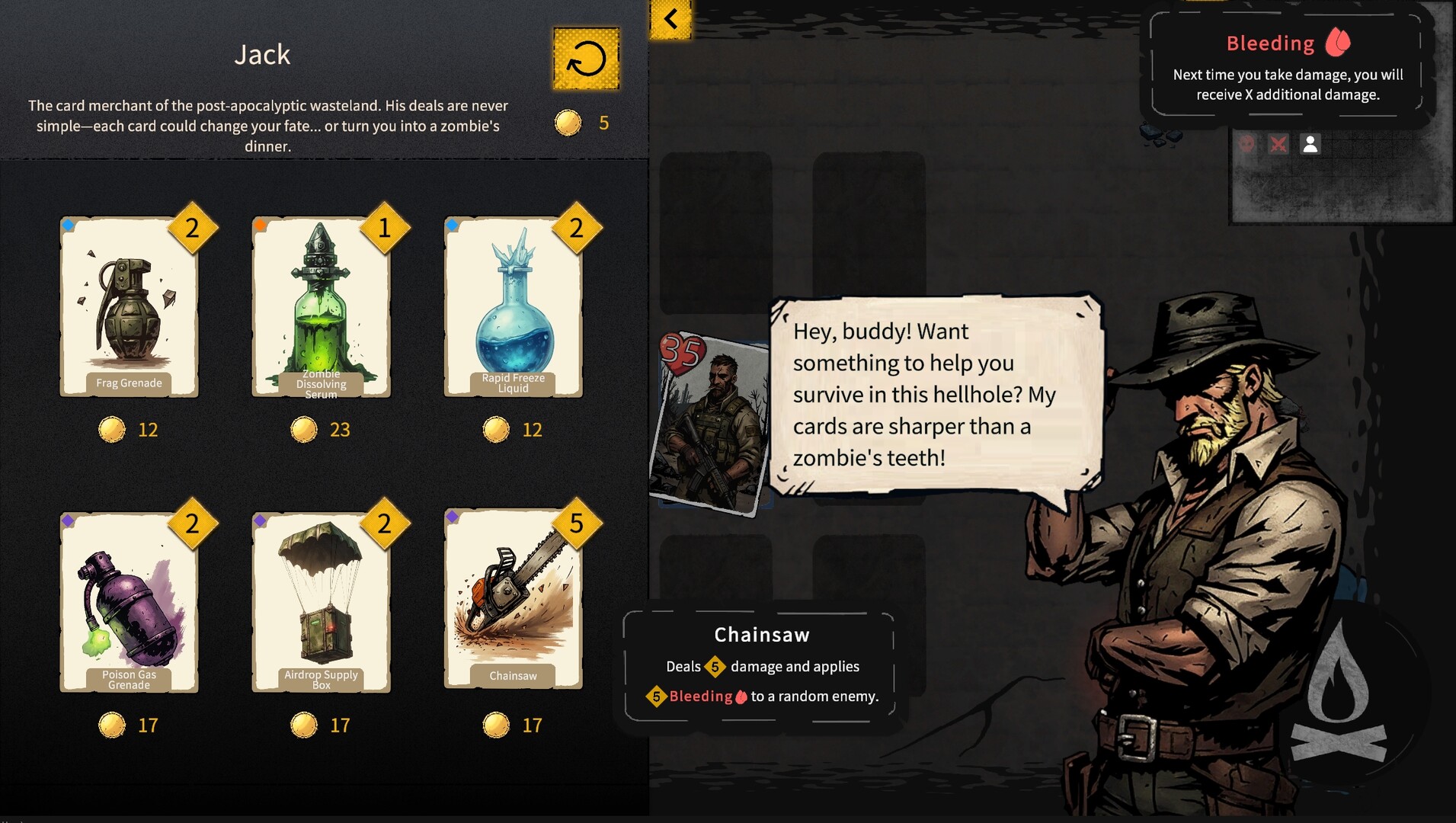Click the yellow damage badge on the Chainsaw tooltip

click(714, 666)
